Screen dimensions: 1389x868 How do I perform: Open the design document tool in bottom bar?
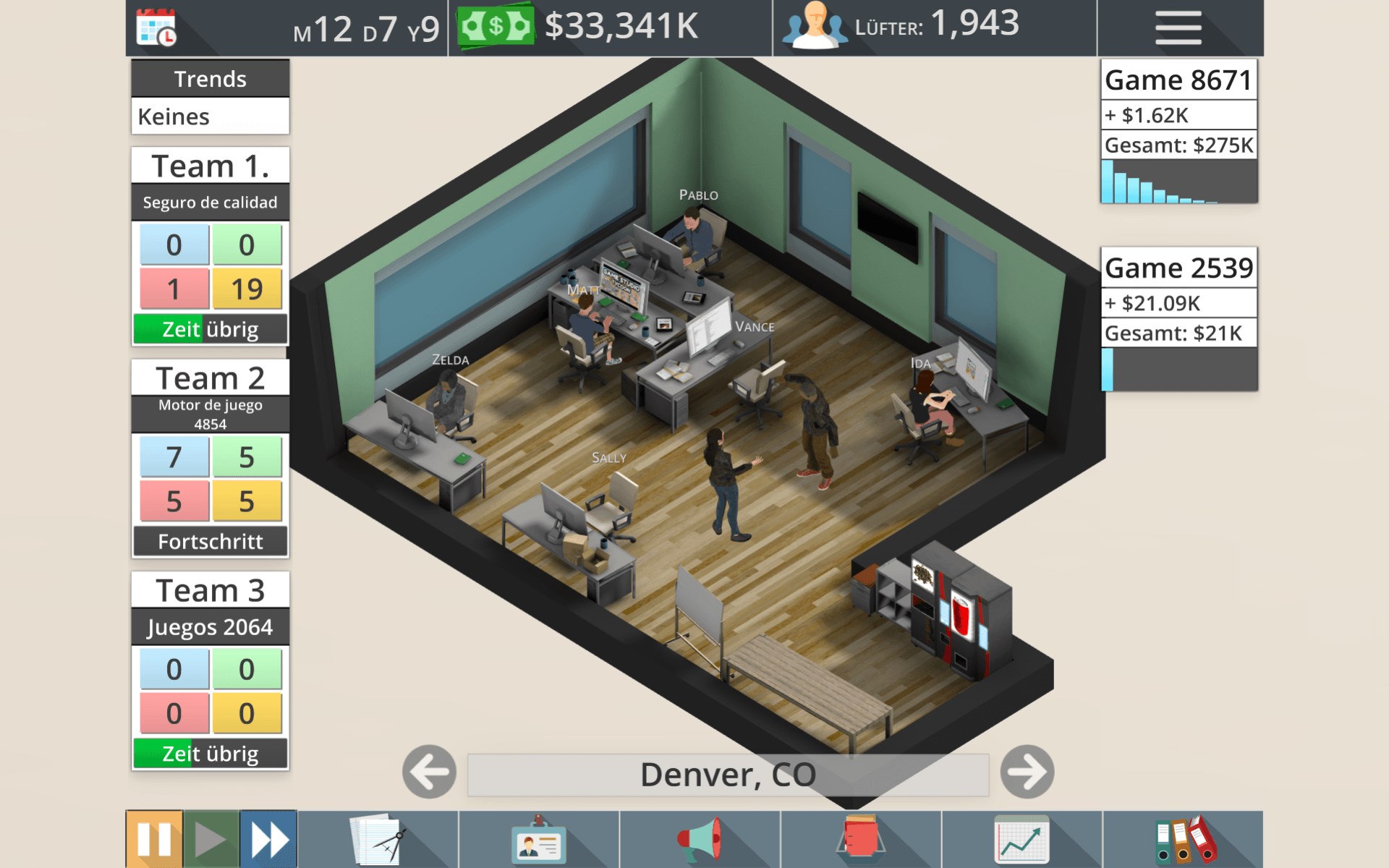pyautogui.click(x=375, y=839)
